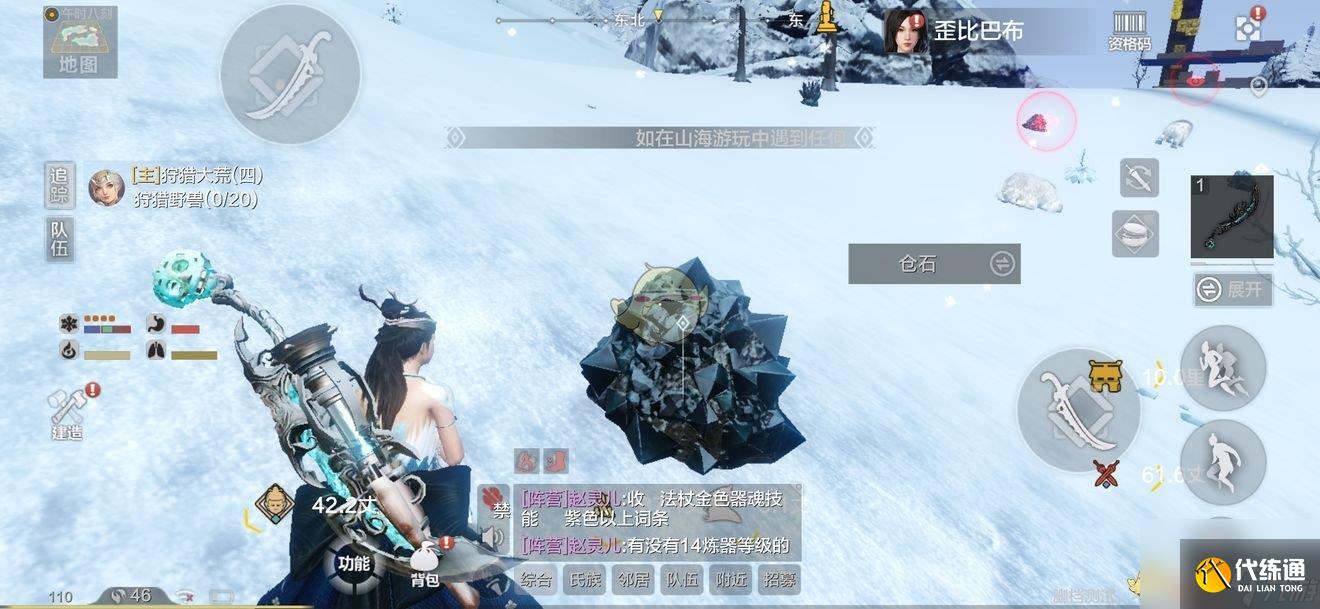Switch chat to the 附近 nearby channel
This screenshot has height=609, width=1320.
pos(731,579)
